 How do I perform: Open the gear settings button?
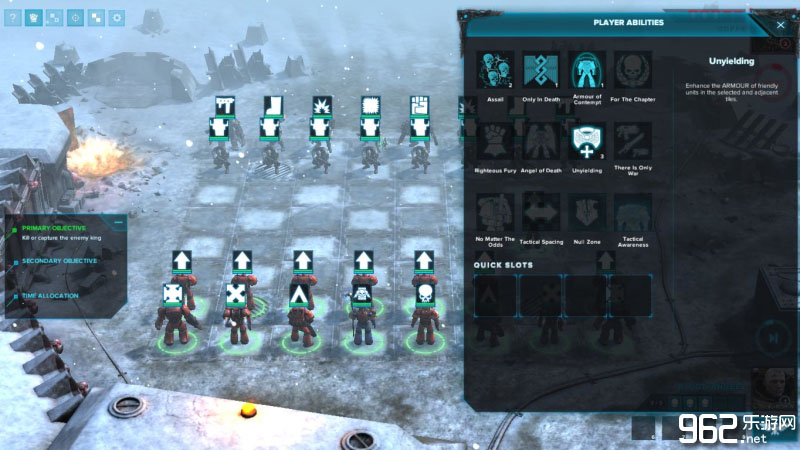117,17
